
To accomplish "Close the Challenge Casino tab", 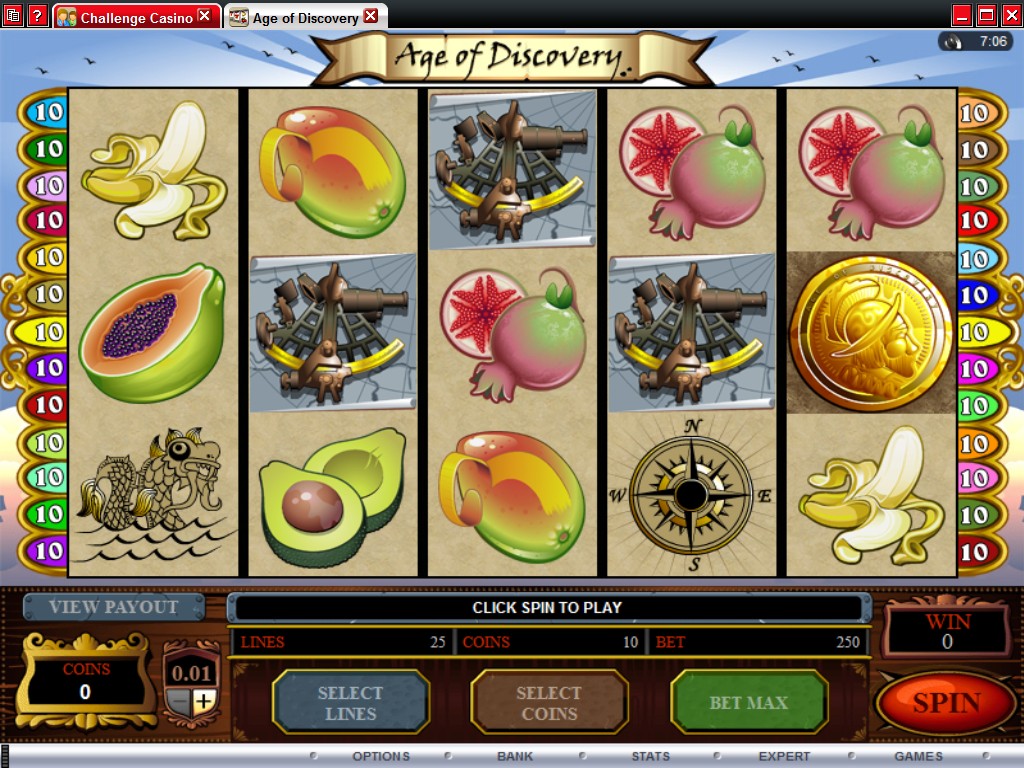I will click(205, 16).
